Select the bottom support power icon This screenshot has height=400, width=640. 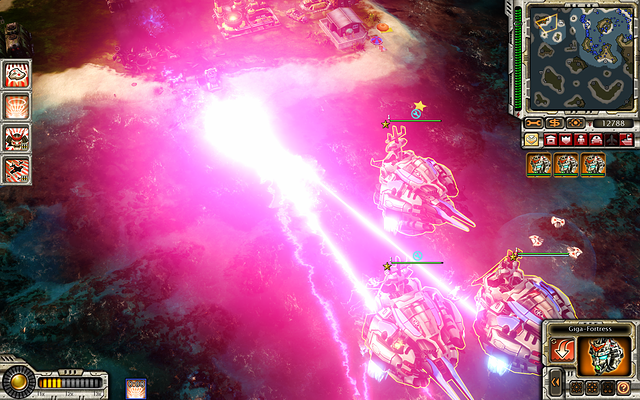click(x=17, y=168)
